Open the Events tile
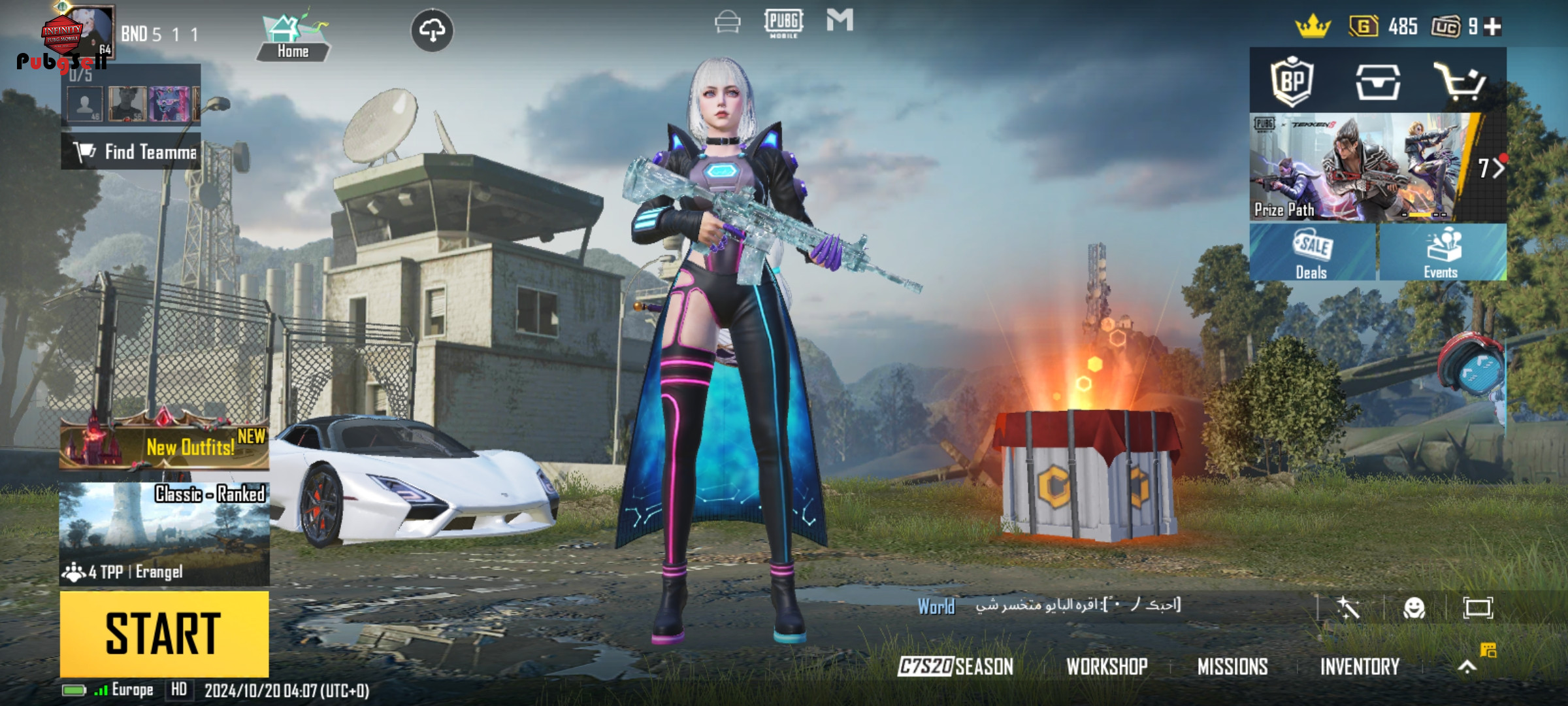The width and height of the screenshot is (1568, 706). (1442, 252)
